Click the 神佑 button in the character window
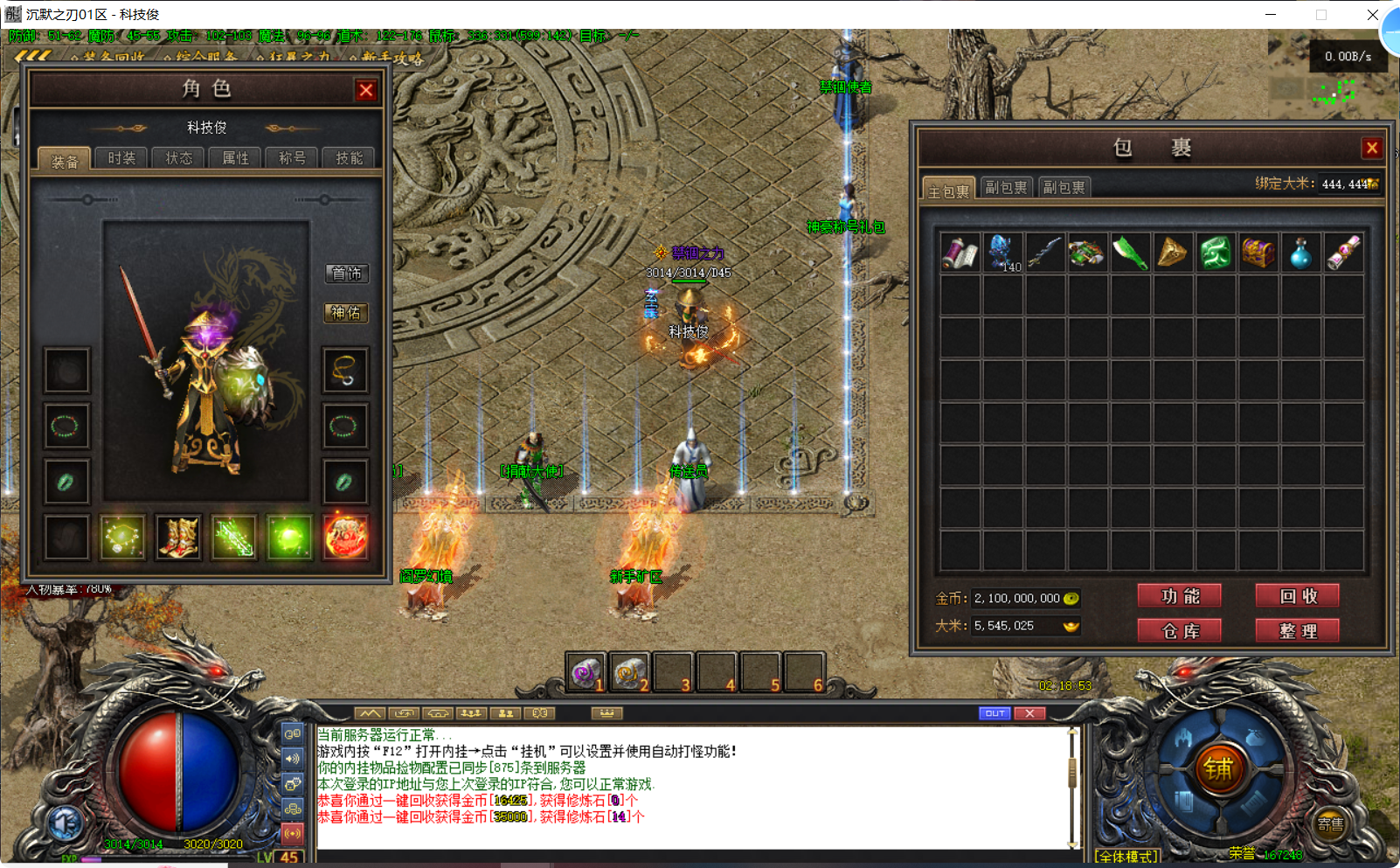Screen dimensions: 1400x868 pyautogui.click(x=346, y=313)
